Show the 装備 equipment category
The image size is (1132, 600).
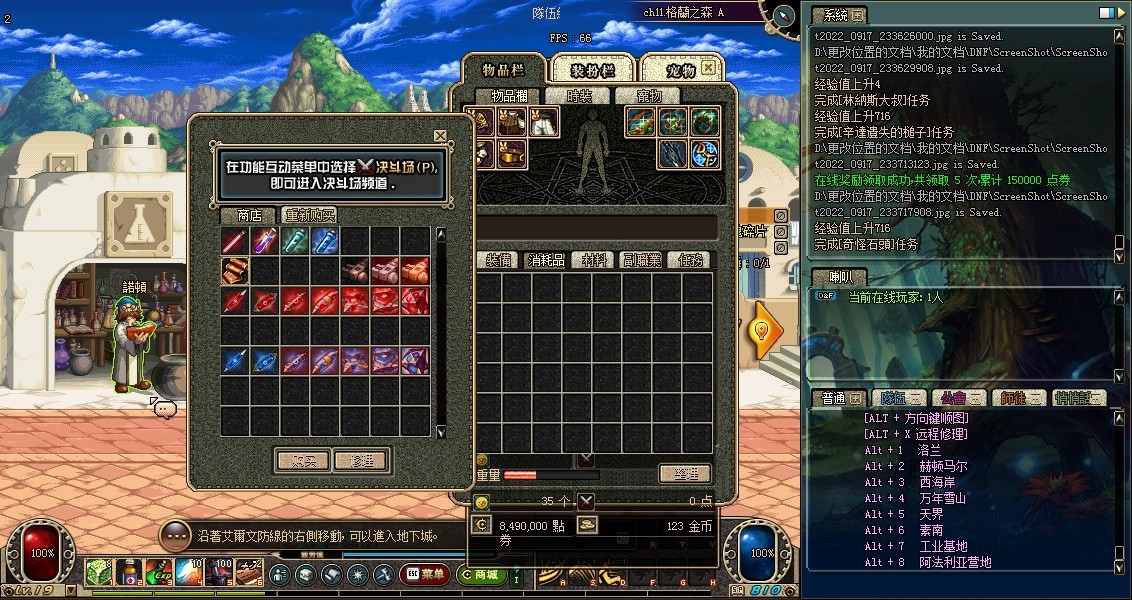(x=497, y=260)
